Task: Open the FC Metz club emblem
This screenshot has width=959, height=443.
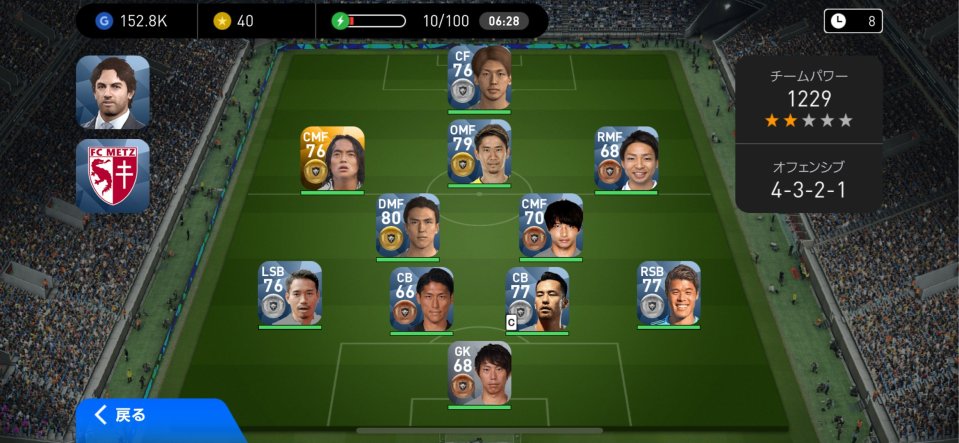Action: [113, 175]
